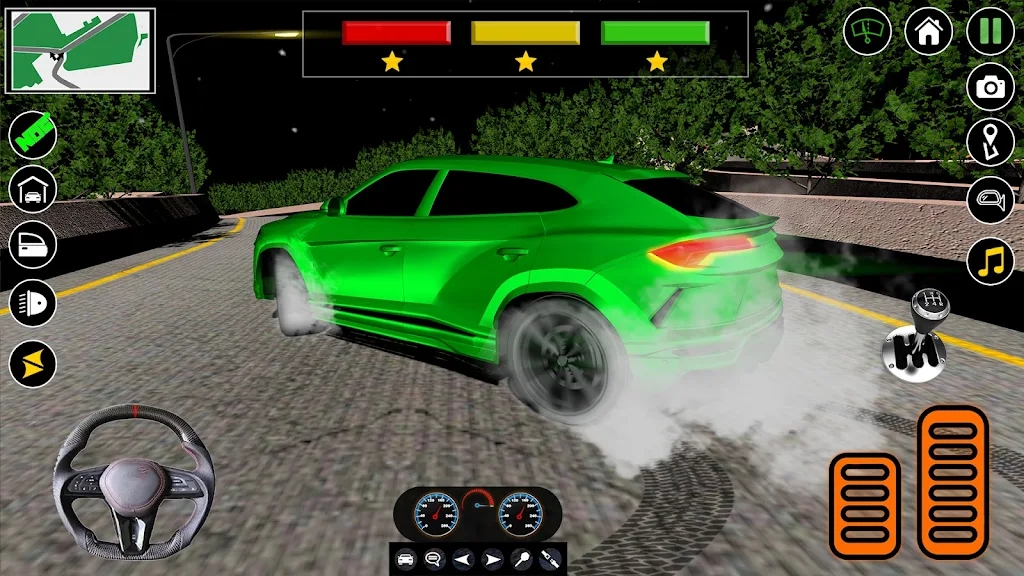Go to the home menu
This screenshot has width=1024, height=576.
point(928,32)
